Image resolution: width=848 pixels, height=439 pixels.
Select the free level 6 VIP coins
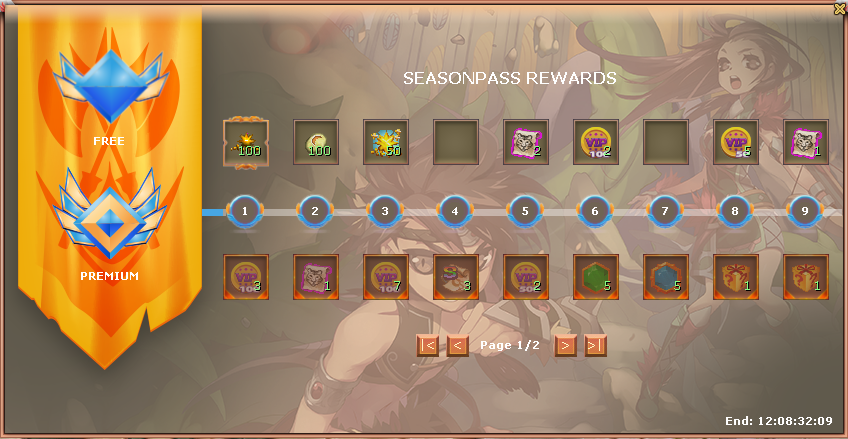(x=596, y=142)
